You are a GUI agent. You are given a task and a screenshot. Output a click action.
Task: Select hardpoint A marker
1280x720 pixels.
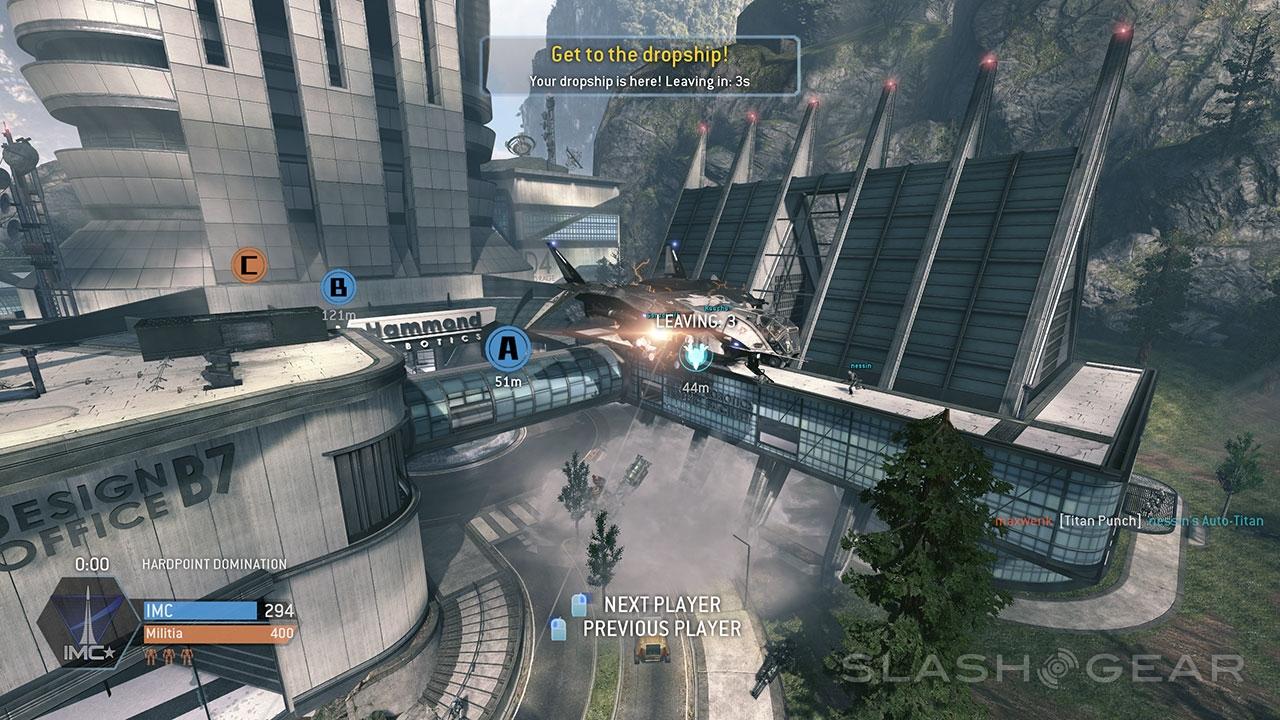[508, 349]
